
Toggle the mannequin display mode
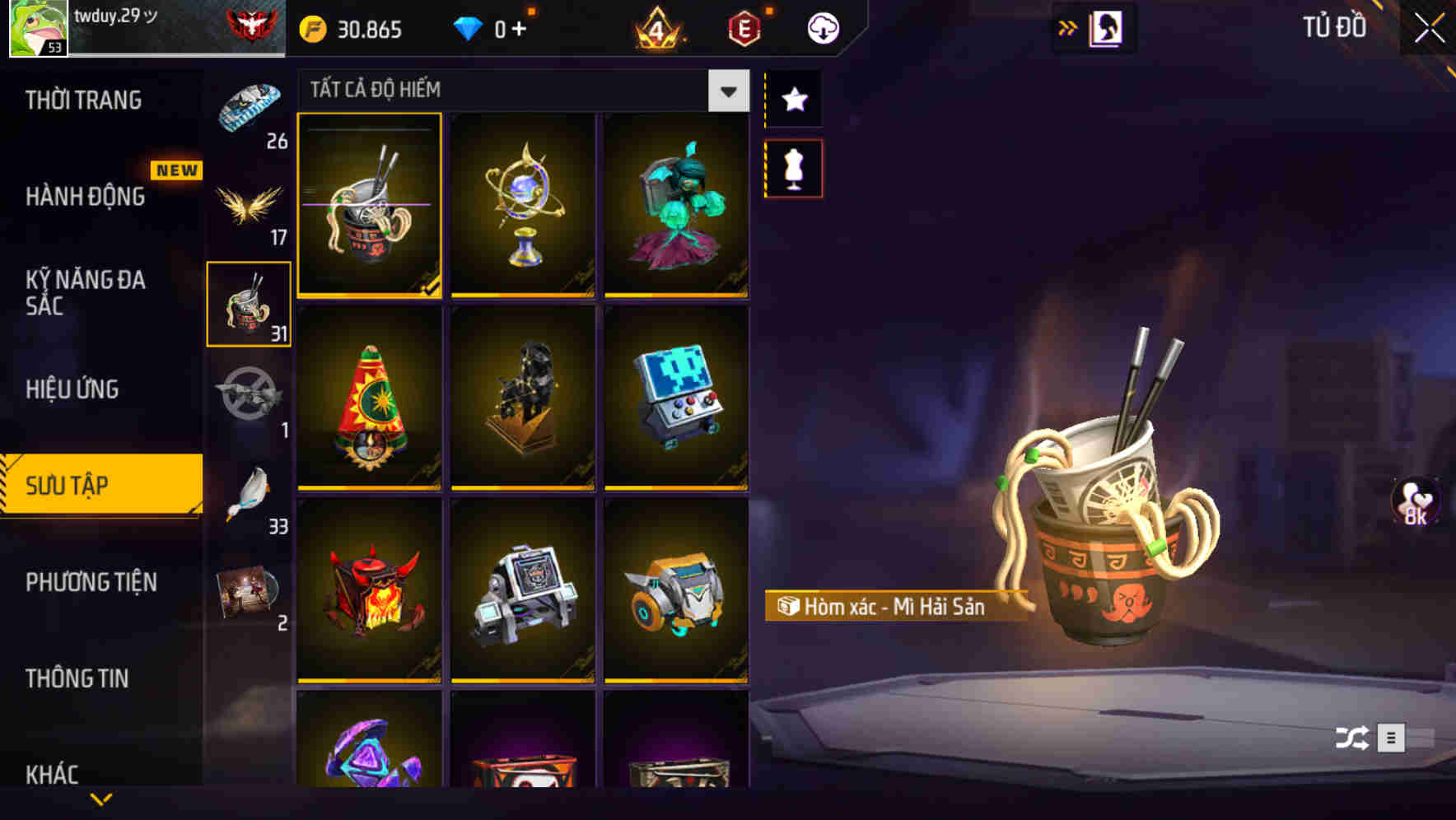[793, 167]
